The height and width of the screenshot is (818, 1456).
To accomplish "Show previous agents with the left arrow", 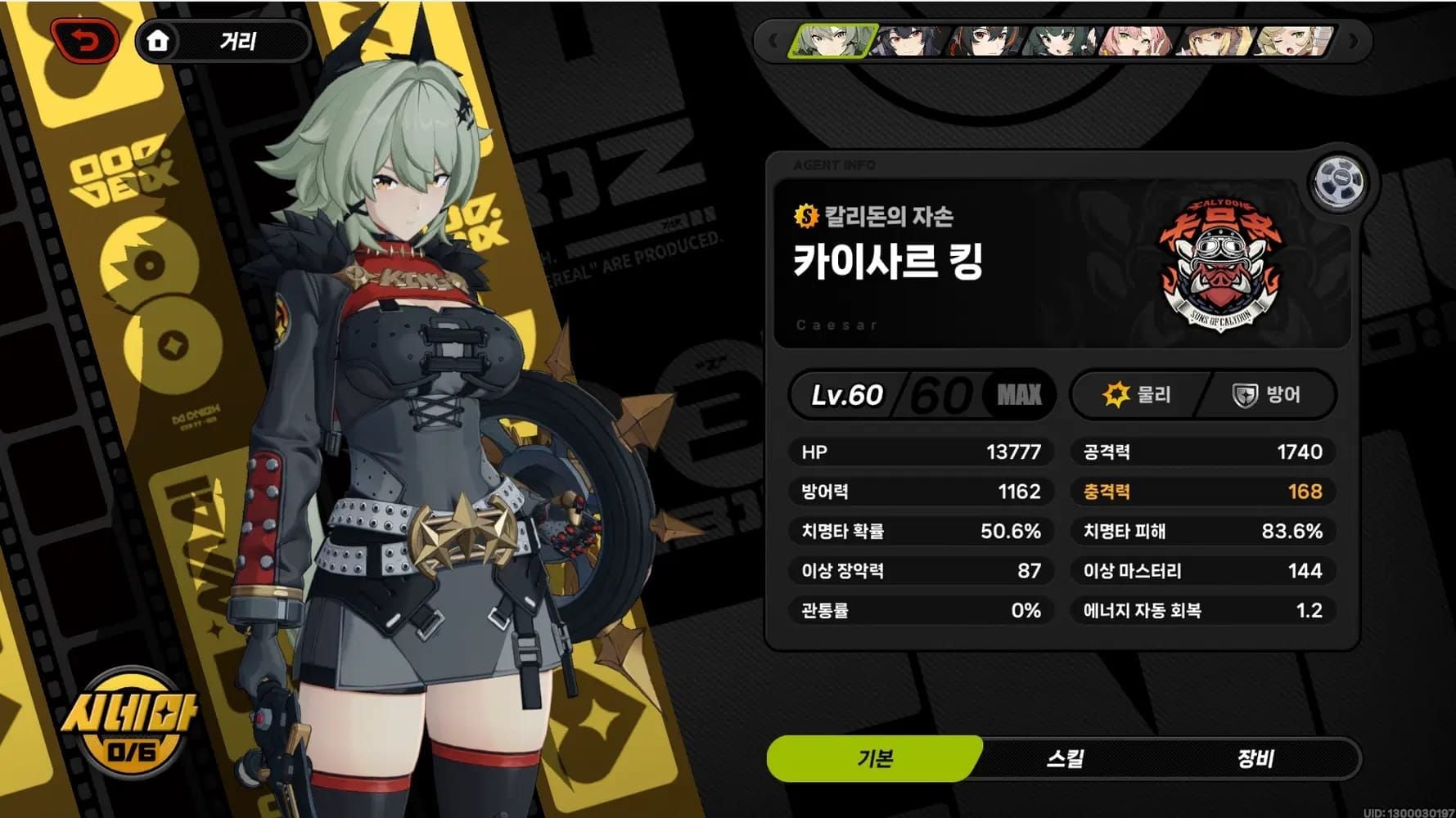I will point(772,40).
